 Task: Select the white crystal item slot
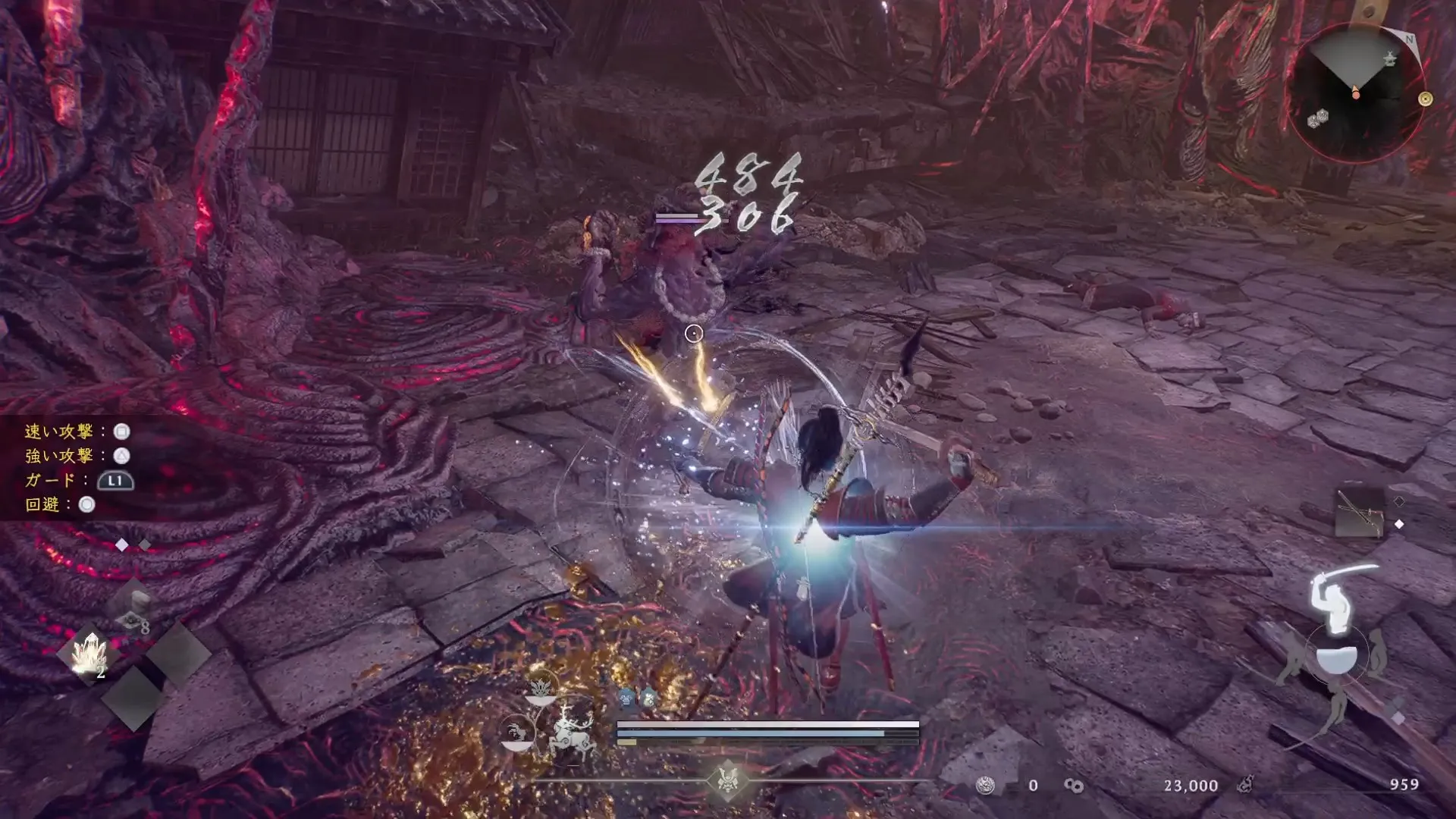tap(90, 652)
